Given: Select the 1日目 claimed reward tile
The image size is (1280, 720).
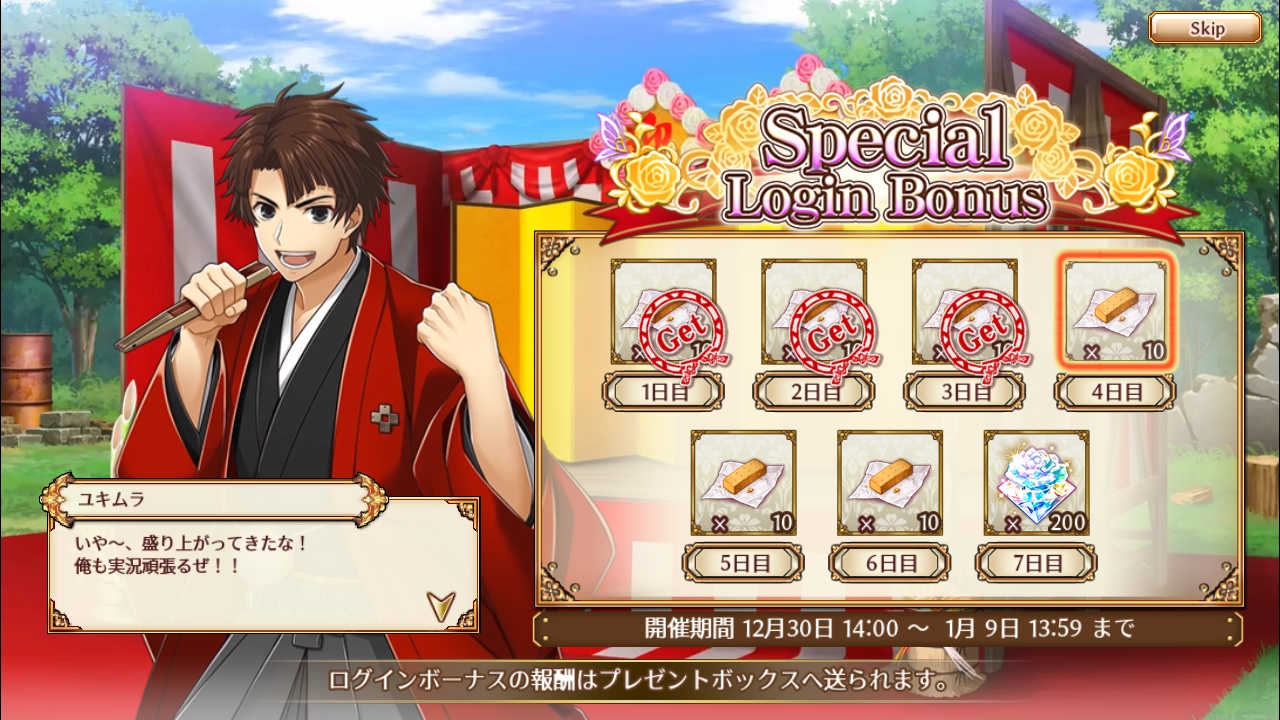Looking at the screenshot, I should point(663,312).
